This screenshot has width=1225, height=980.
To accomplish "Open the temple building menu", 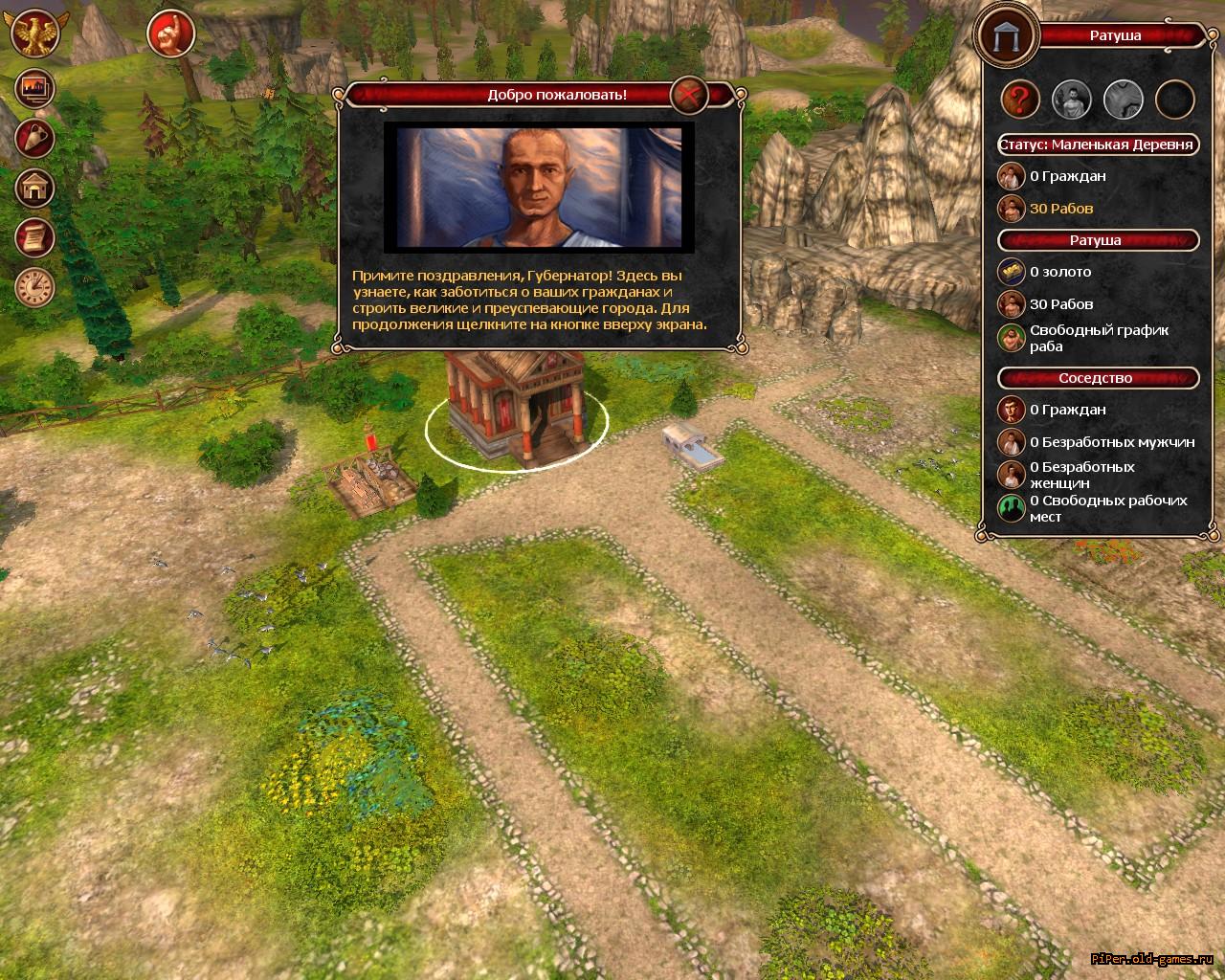I will pos(35,188).
